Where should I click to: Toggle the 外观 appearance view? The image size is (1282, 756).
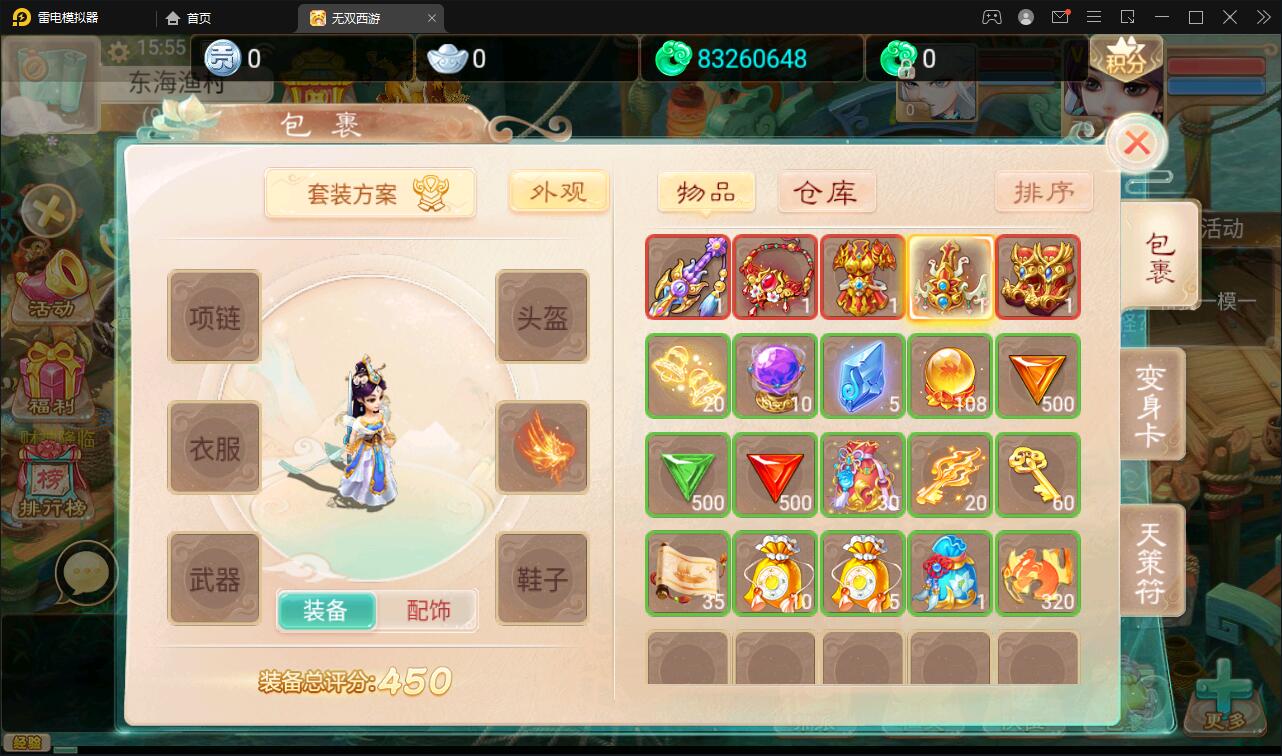point(559,191)
